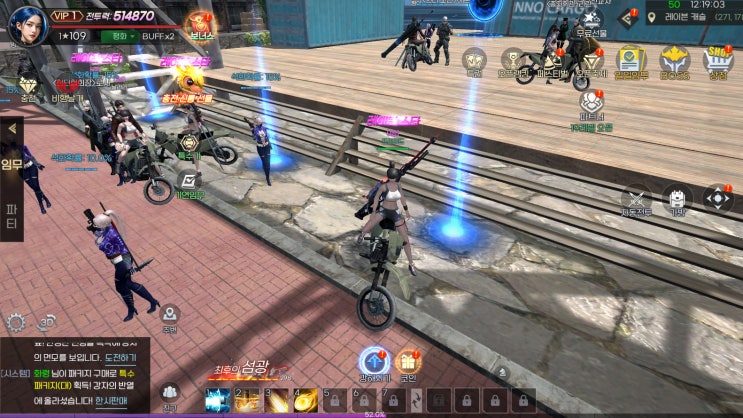Toggle 자동전투 auto battle

[x=637, y=200]
